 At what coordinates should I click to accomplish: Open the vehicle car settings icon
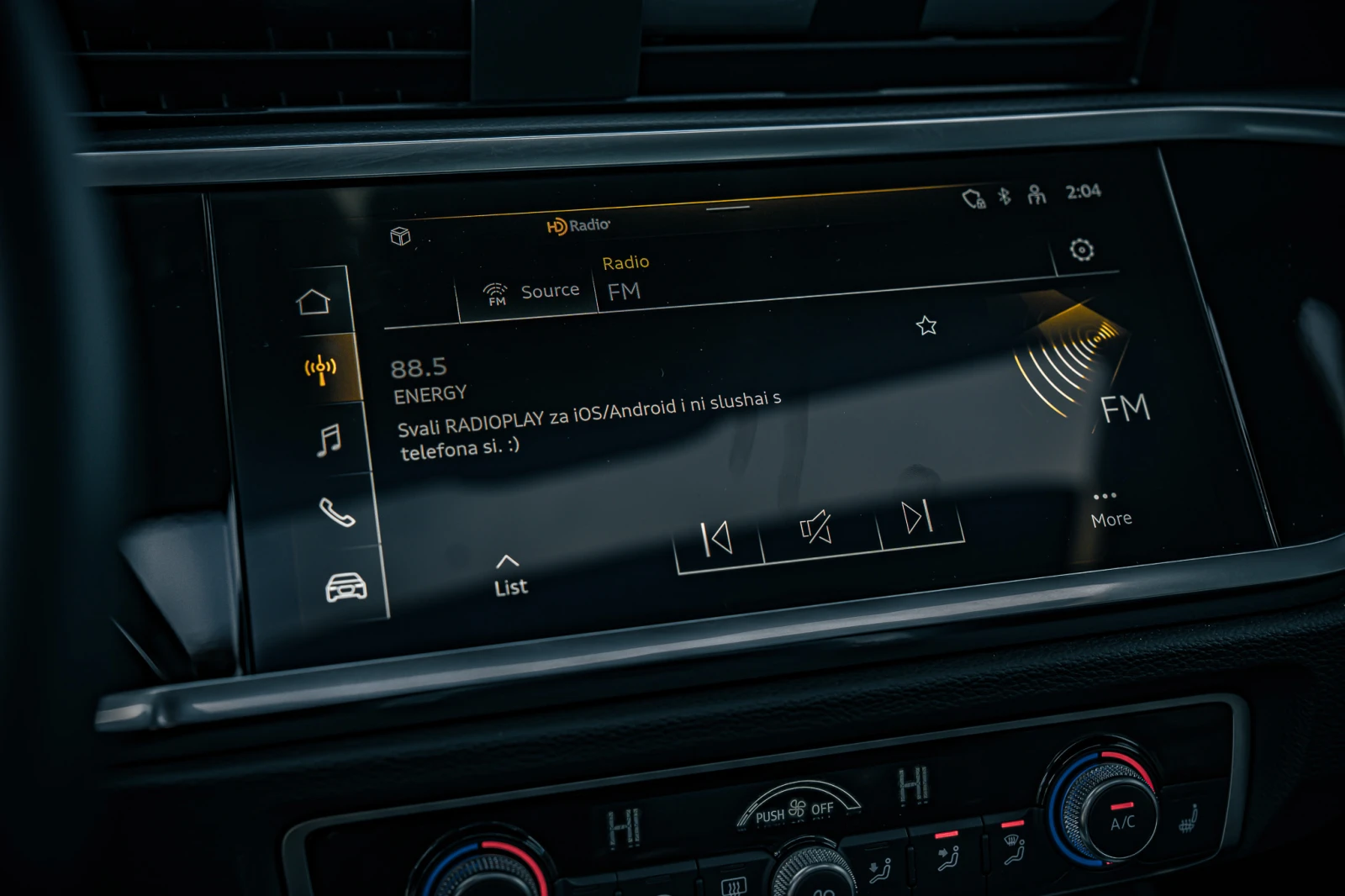[346, 587]
